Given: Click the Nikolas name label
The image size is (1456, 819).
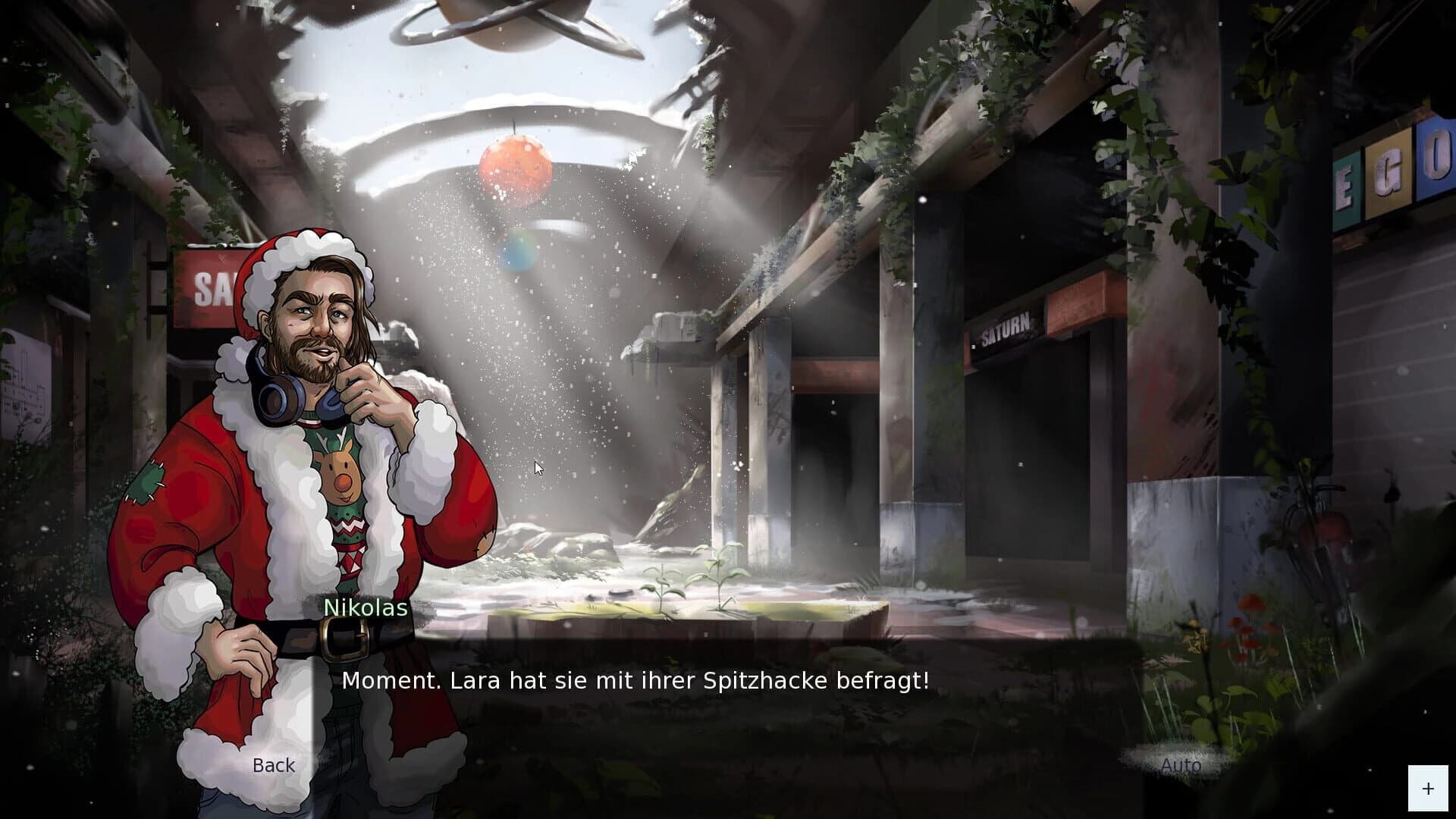Looking at the screenshot, I should coord(365,607).
